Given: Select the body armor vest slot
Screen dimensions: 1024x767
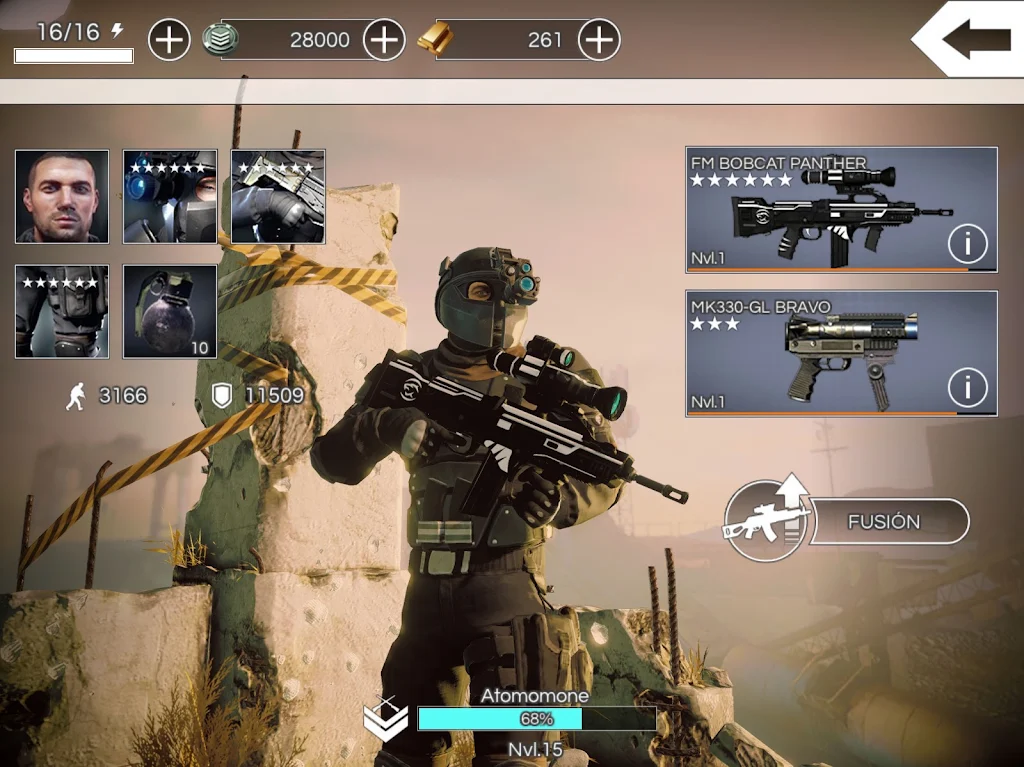Looking at the screenshot, I should (62, 311).
